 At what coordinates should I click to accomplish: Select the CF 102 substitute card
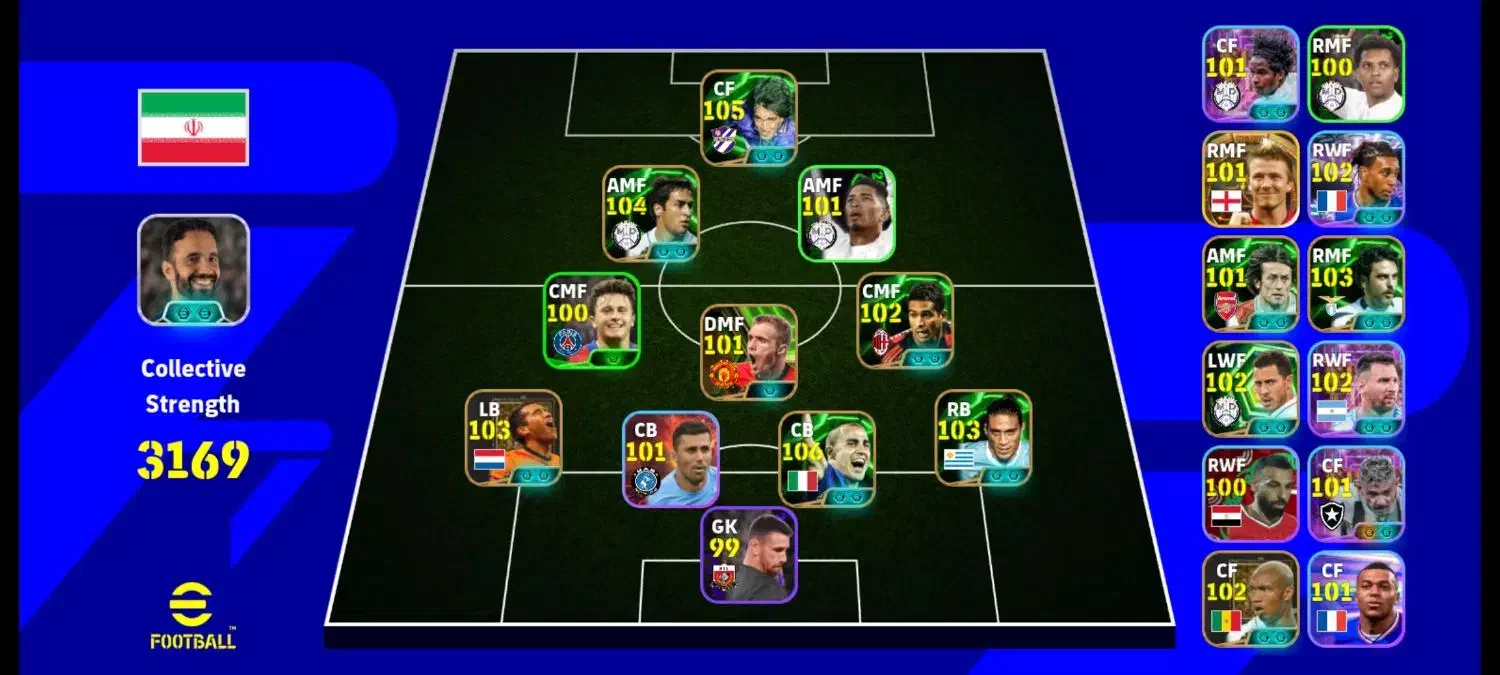tap(1250, 599)
